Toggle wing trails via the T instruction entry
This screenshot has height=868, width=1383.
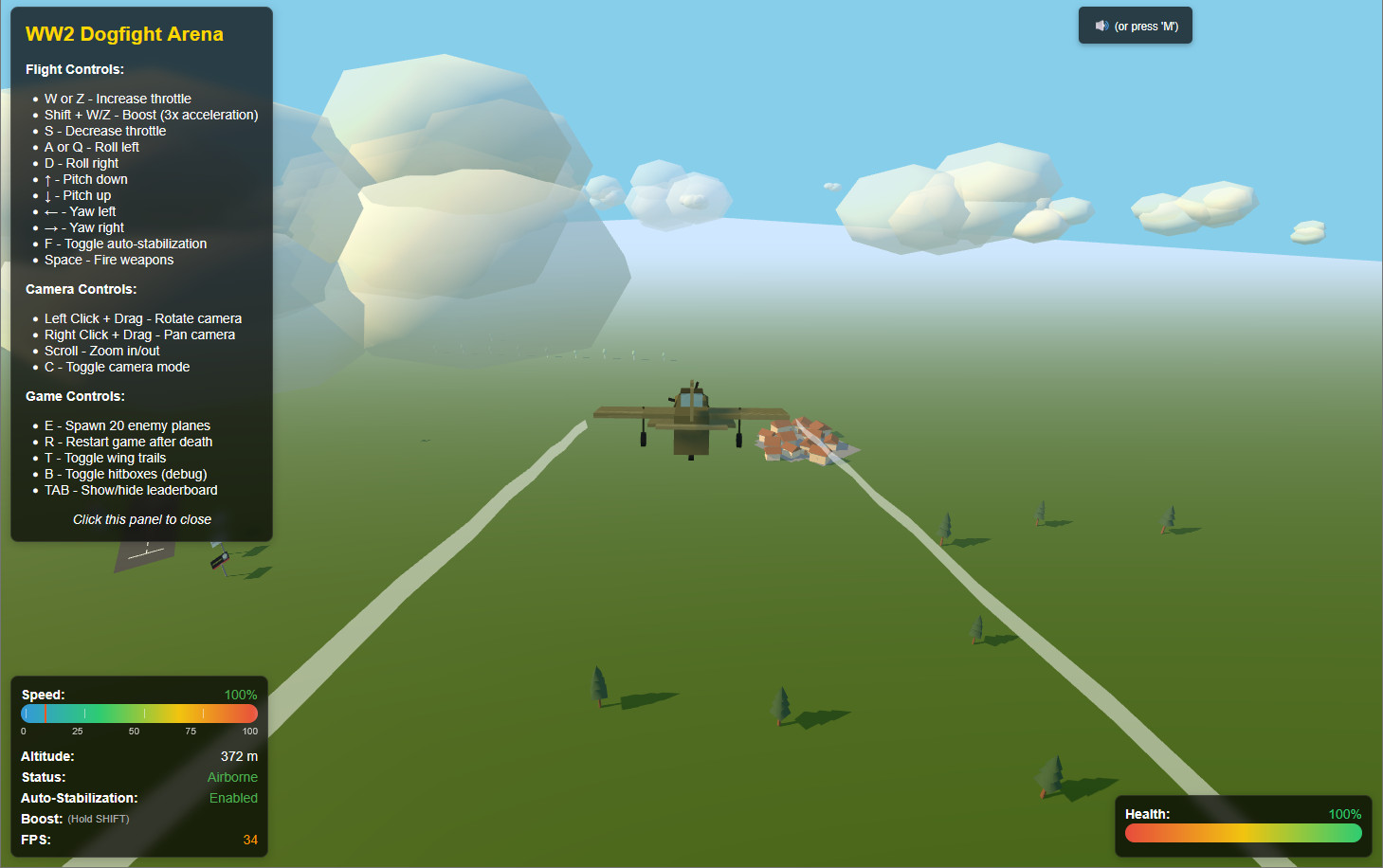(105, 458)
